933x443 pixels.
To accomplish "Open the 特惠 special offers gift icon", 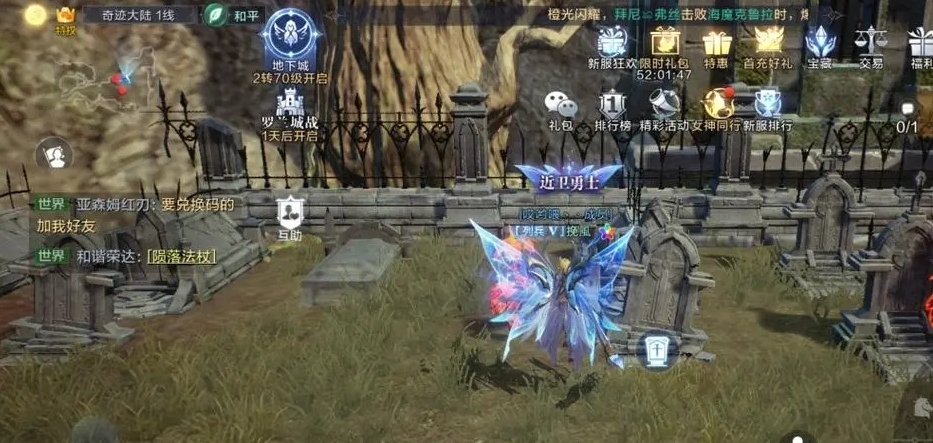I will click(x=715, y=46).
